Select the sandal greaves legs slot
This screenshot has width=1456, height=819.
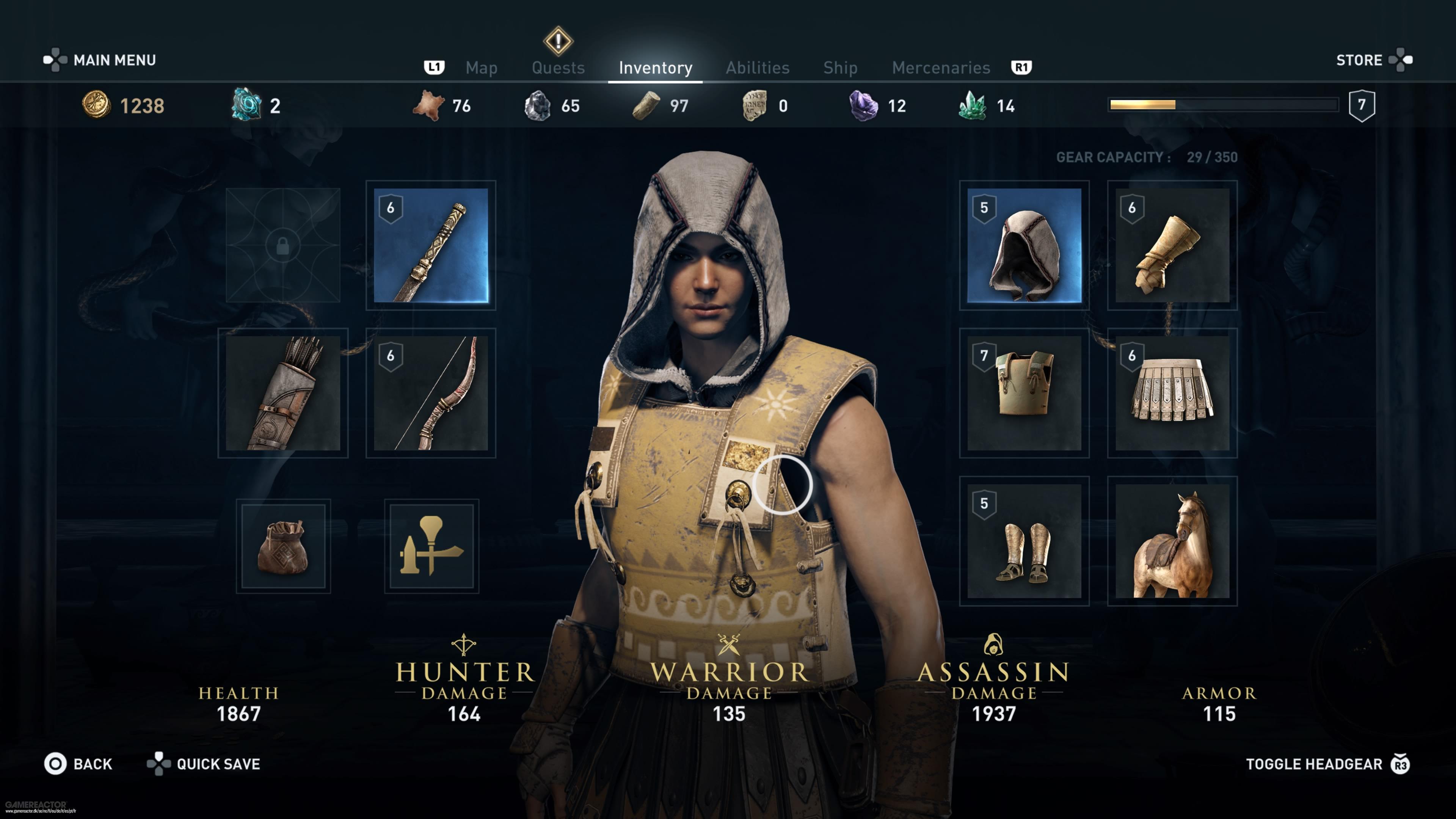(x=1024, y=541)
